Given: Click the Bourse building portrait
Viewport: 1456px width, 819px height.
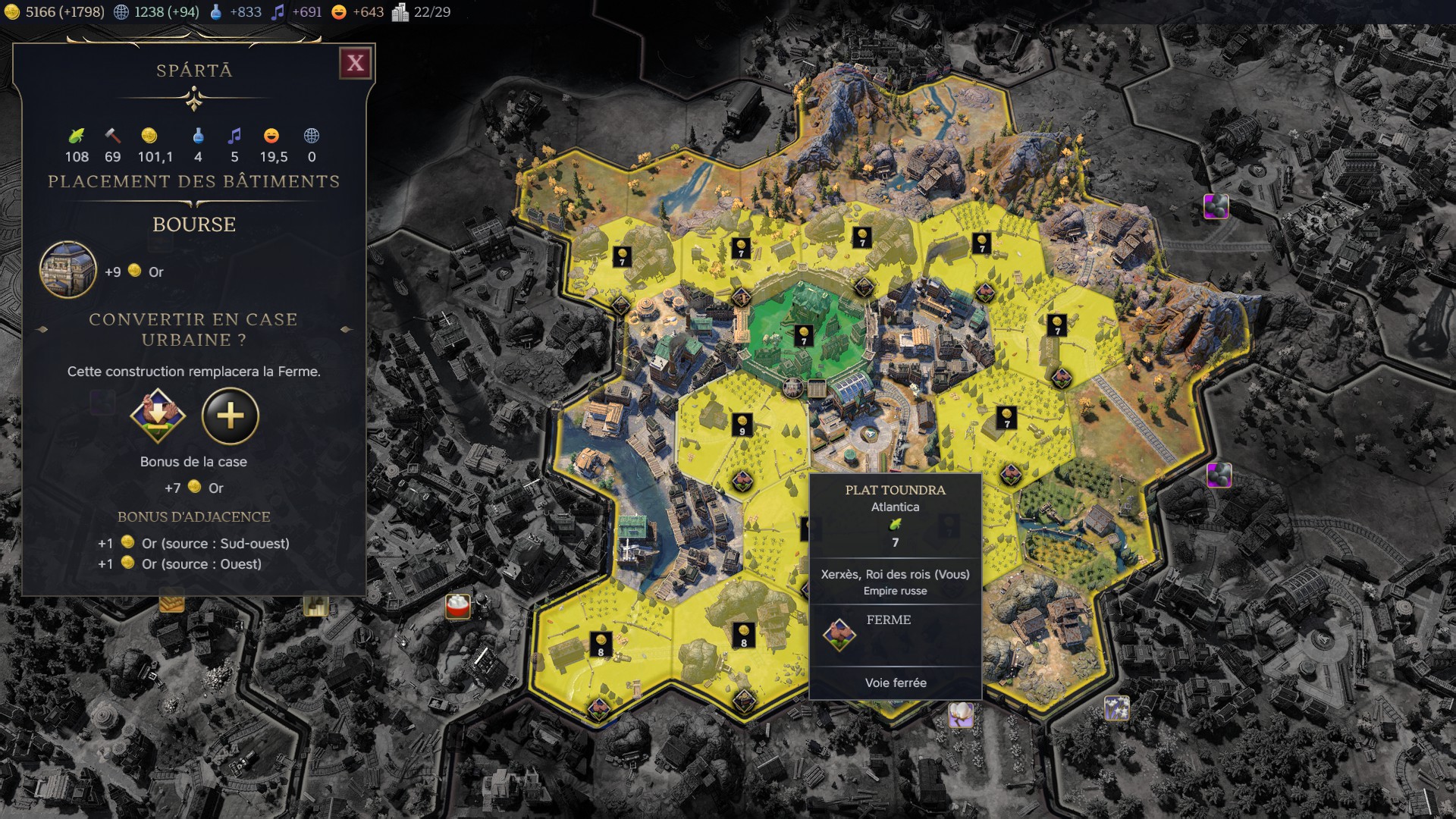Looking at the screenshot, I should [68, 270].
